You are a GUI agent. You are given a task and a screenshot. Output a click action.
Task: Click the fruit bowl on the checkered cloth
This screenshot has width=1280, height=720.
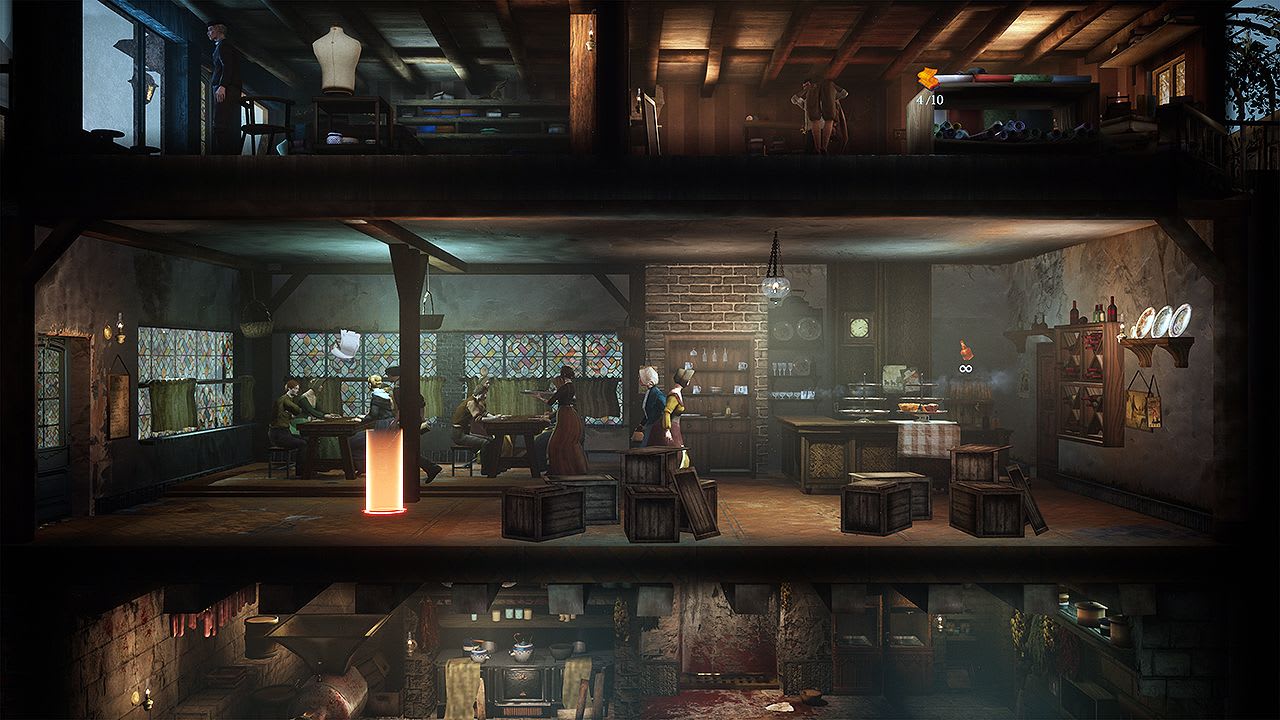click(908, 407)
